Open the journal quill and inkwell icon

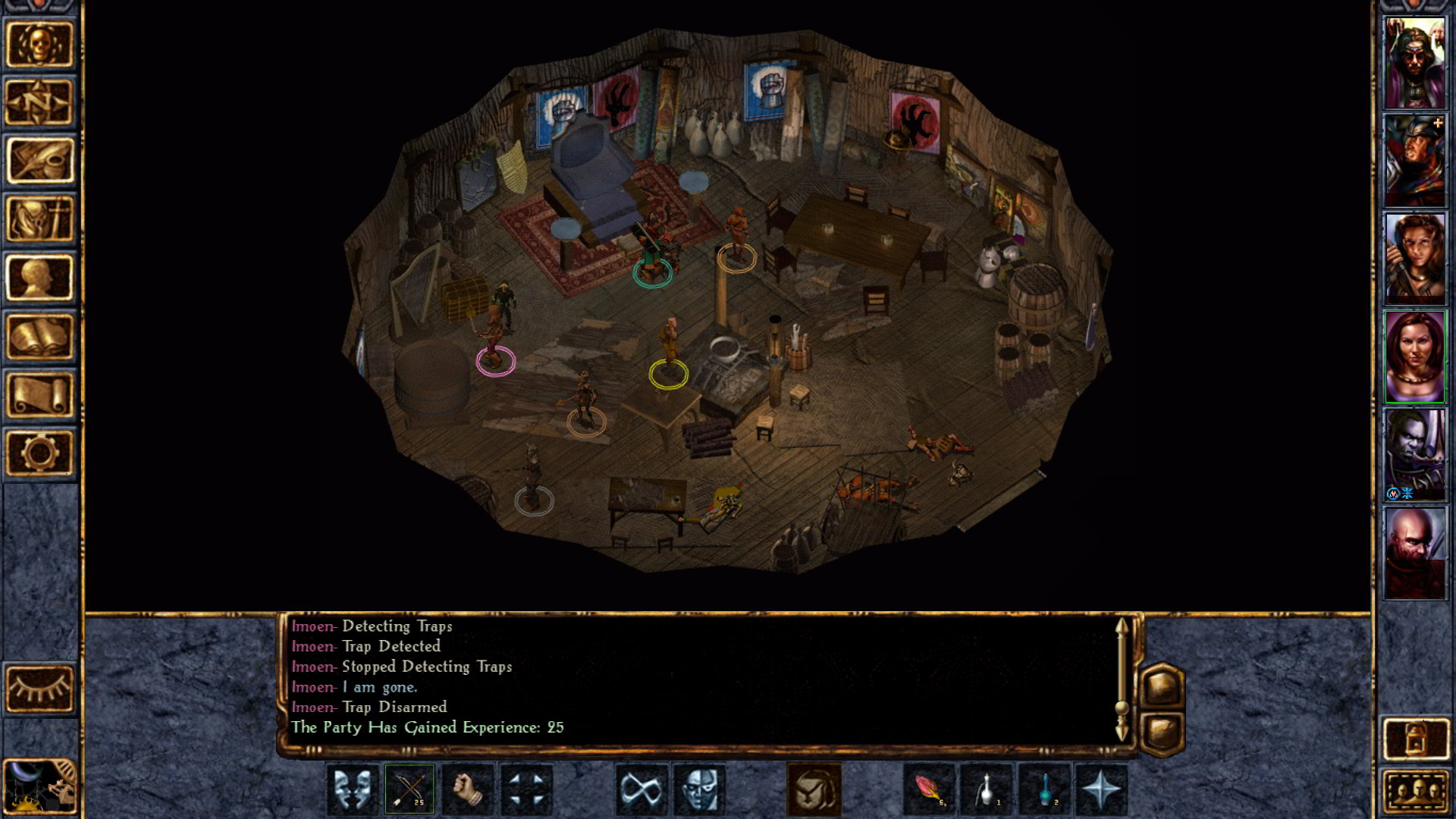39,161
